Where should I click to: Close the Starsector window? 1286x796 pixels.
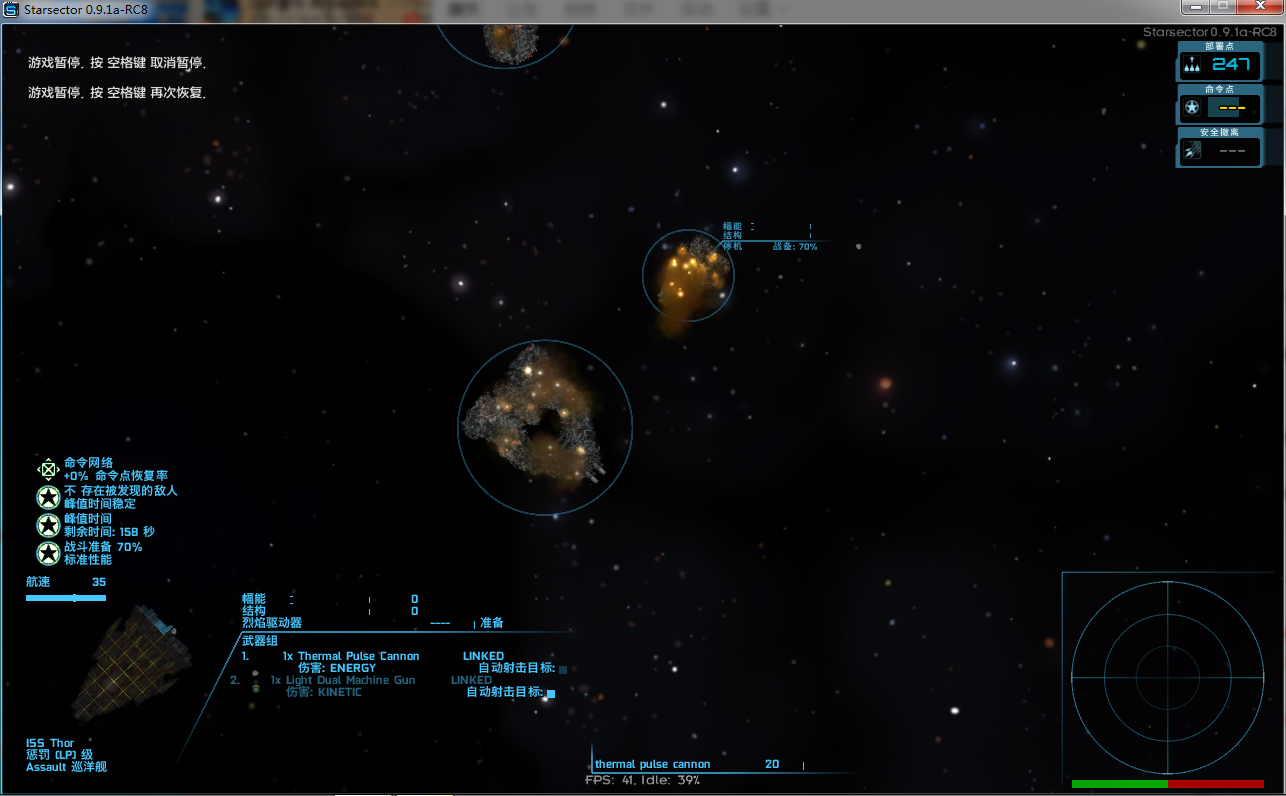click(1259, 7)
